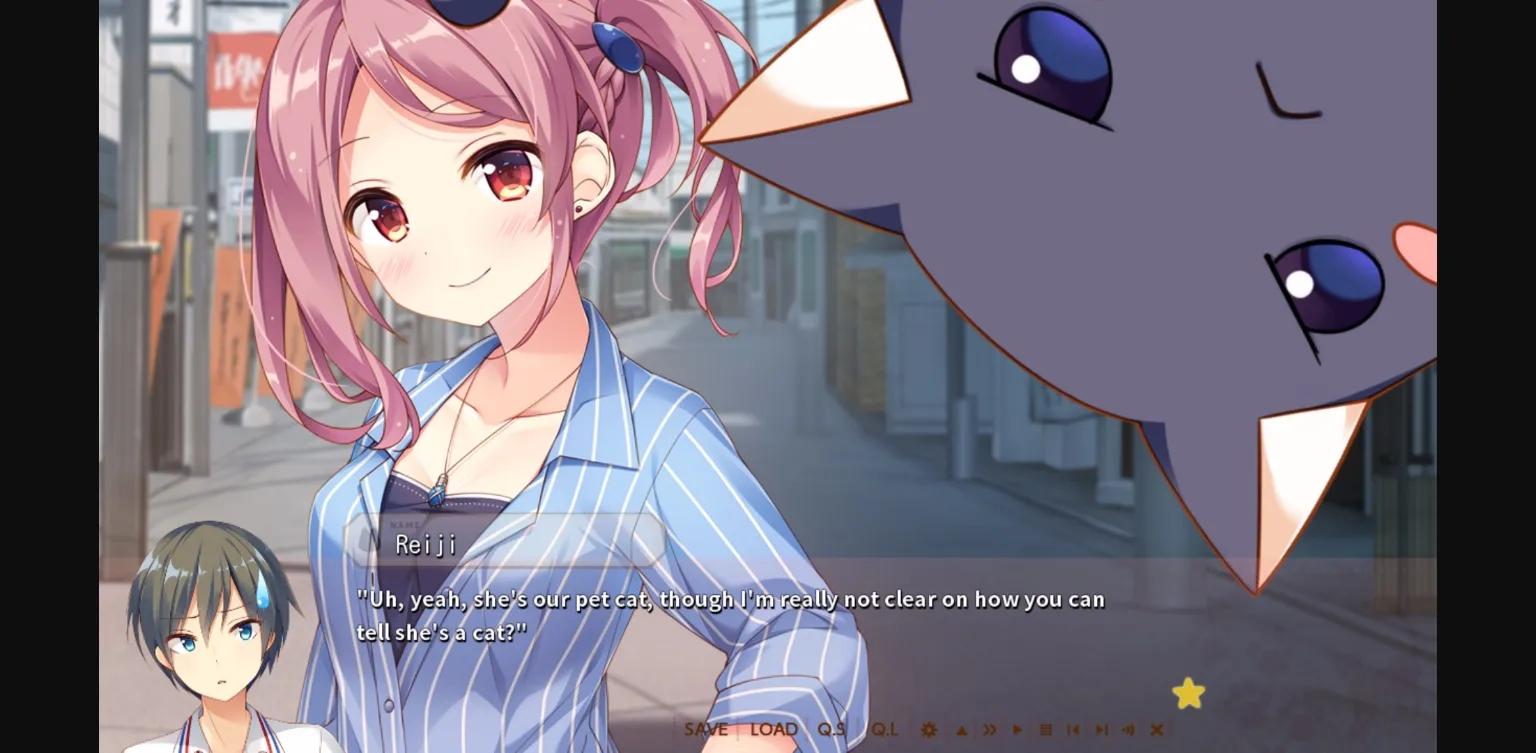Jump back with the previous-line icon
The width and height of the screenshot is (1536, 753).
(x=1073, y=729)
